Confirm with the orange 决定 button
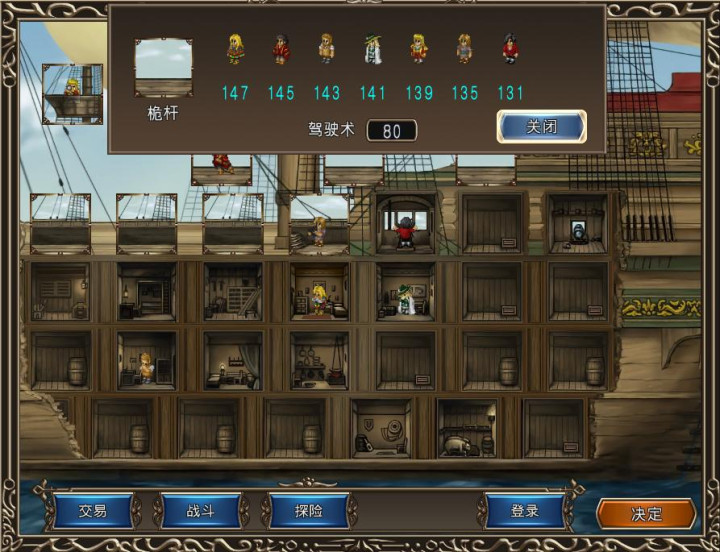 pyautogui.click(x=646, y=514)
